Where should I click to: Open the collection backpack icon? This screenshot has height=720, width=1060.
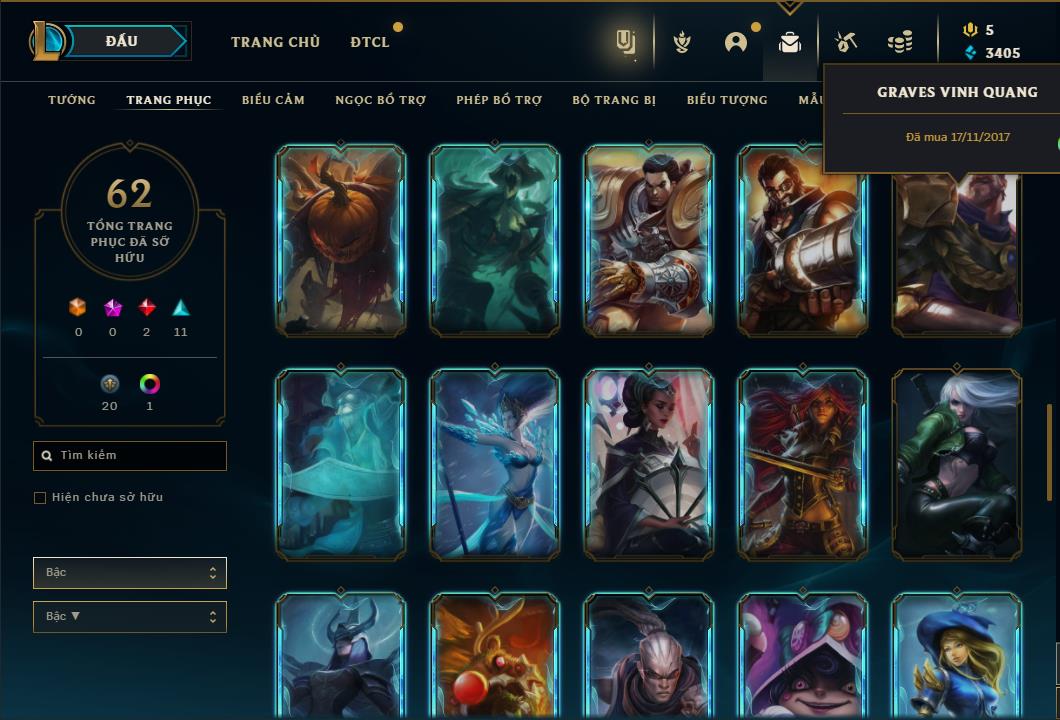[x=790, y=42]
